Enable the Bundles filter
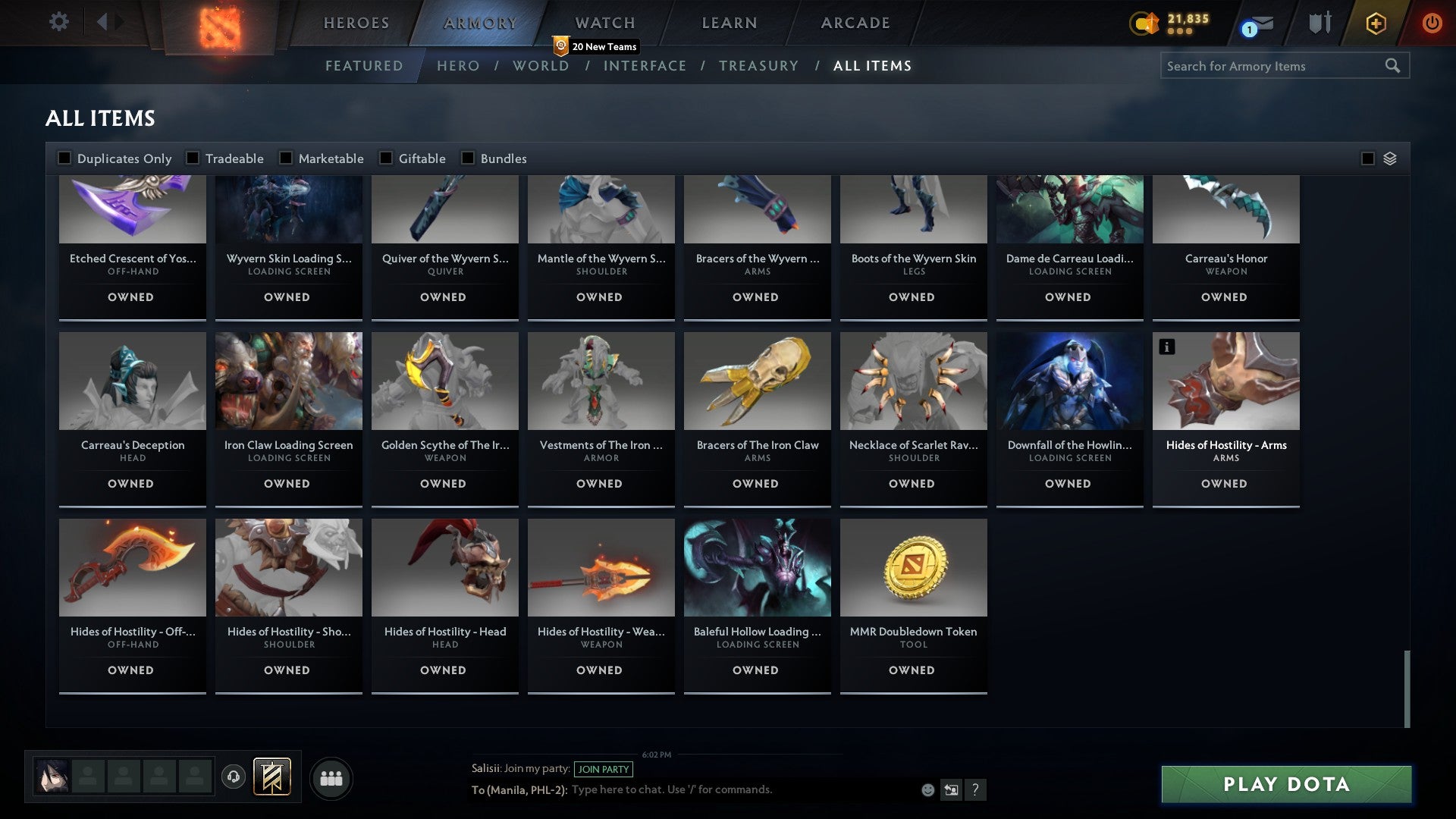The width and height of the screenshot is (1456, 819). (x=467, y=158)
